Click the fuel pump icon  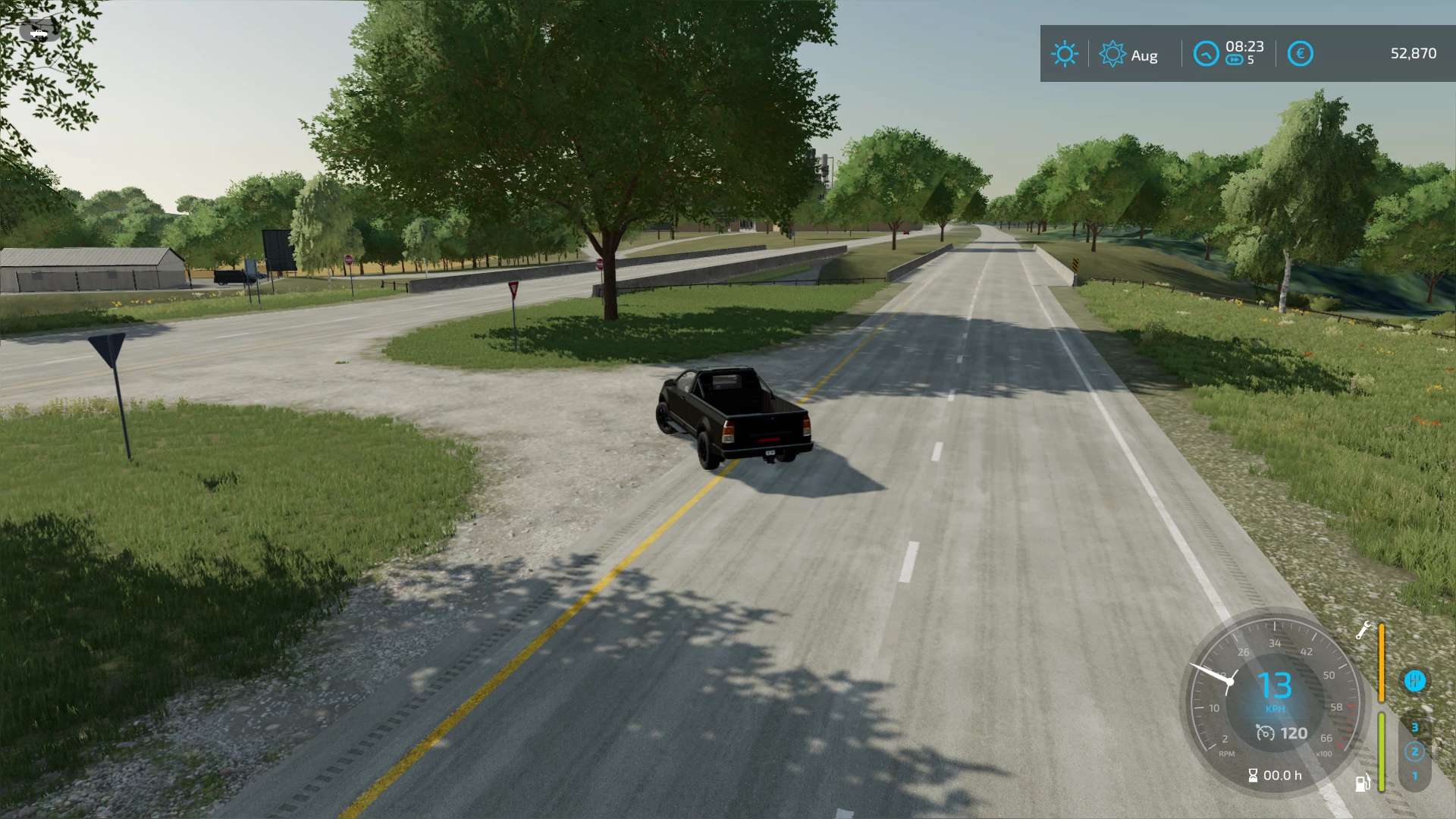[x=1363, y=783]
